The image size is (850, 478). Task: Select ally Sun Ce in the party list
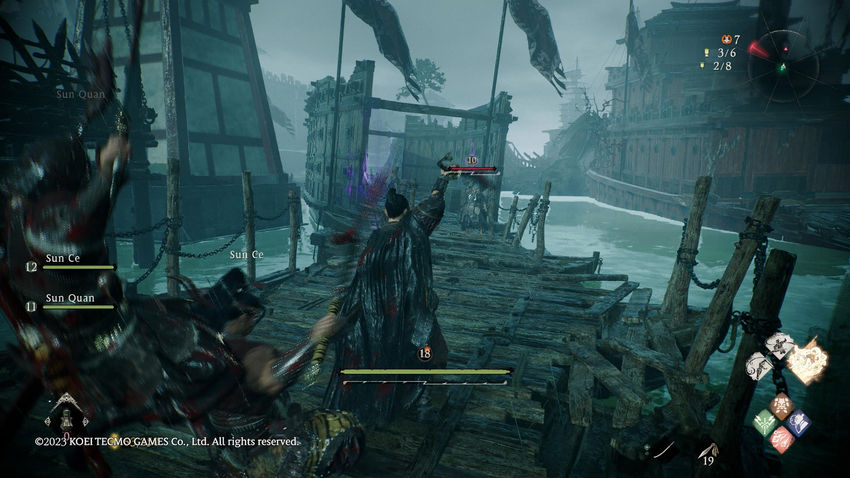(63, 260)
